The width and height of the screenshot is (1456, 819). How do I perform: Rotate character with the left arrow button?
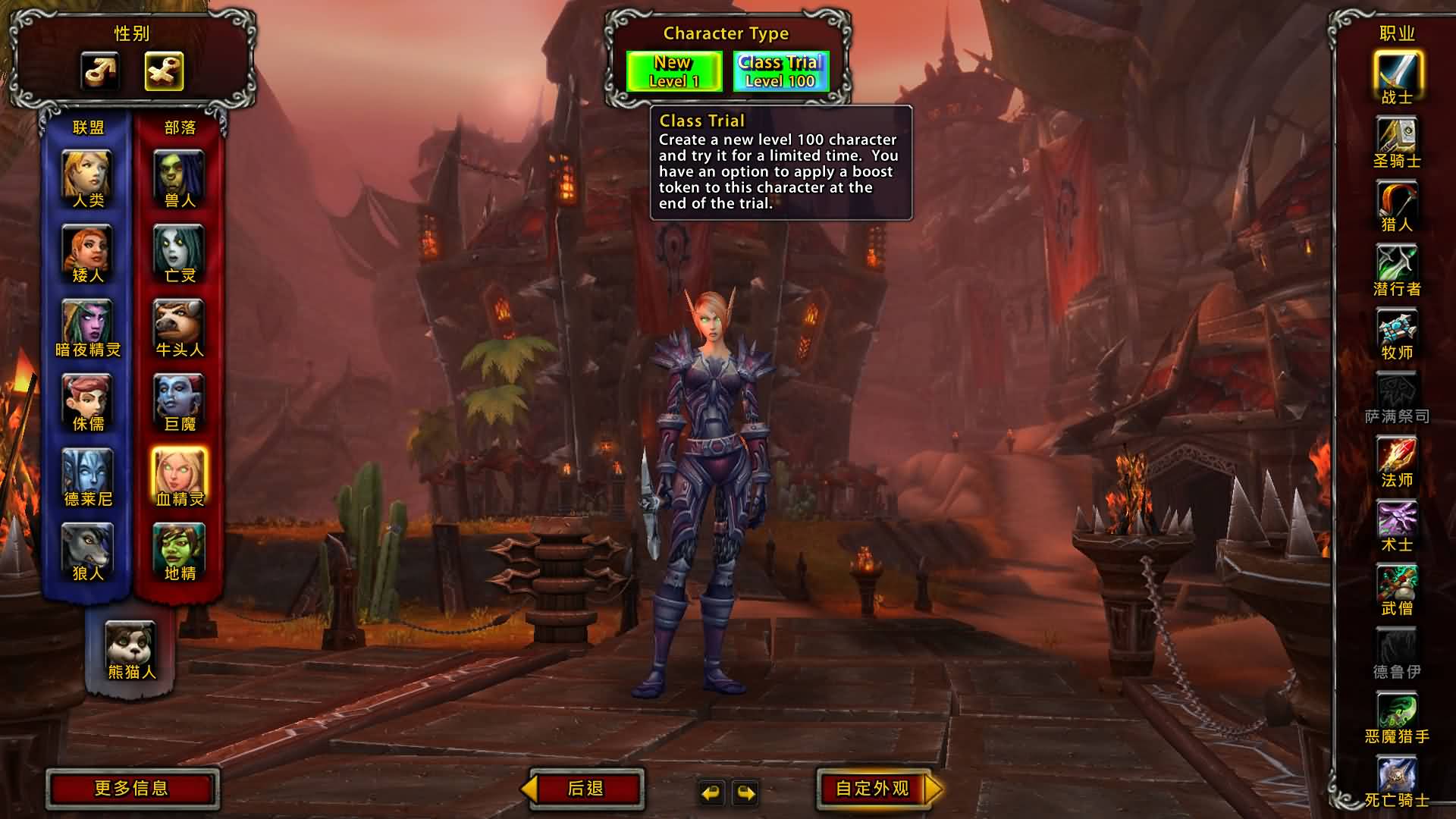coord(711,793)
